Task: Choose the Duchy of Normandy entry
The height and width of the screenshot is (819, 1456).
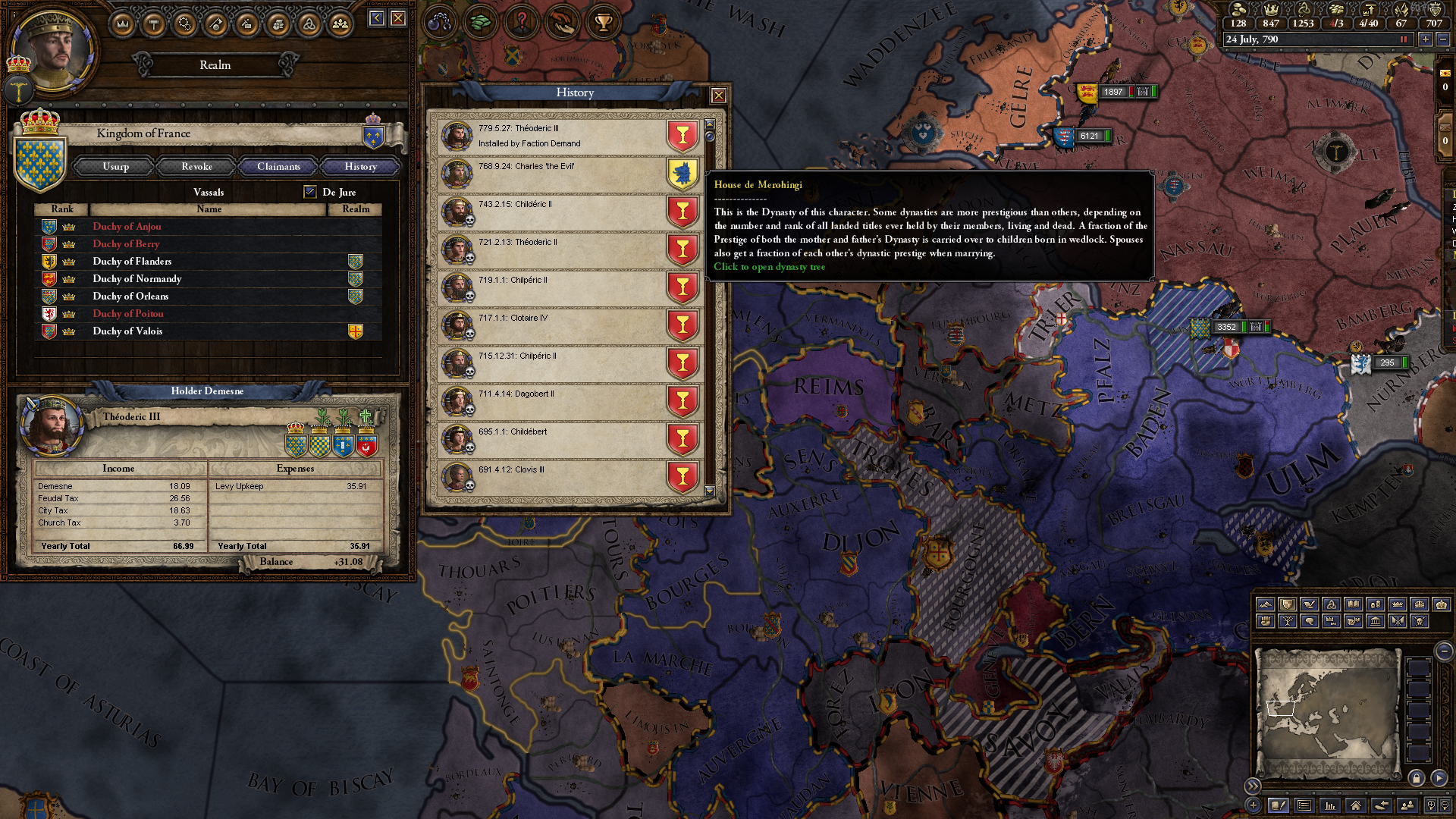Action: click(x=136, y=279)
